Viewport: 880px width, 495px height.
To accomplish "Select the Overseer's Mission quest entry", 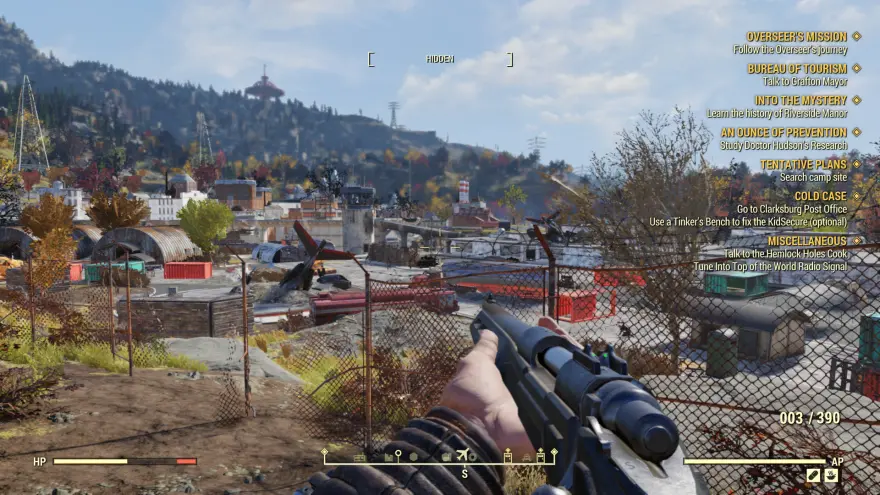I will click(x=796, y=36).
